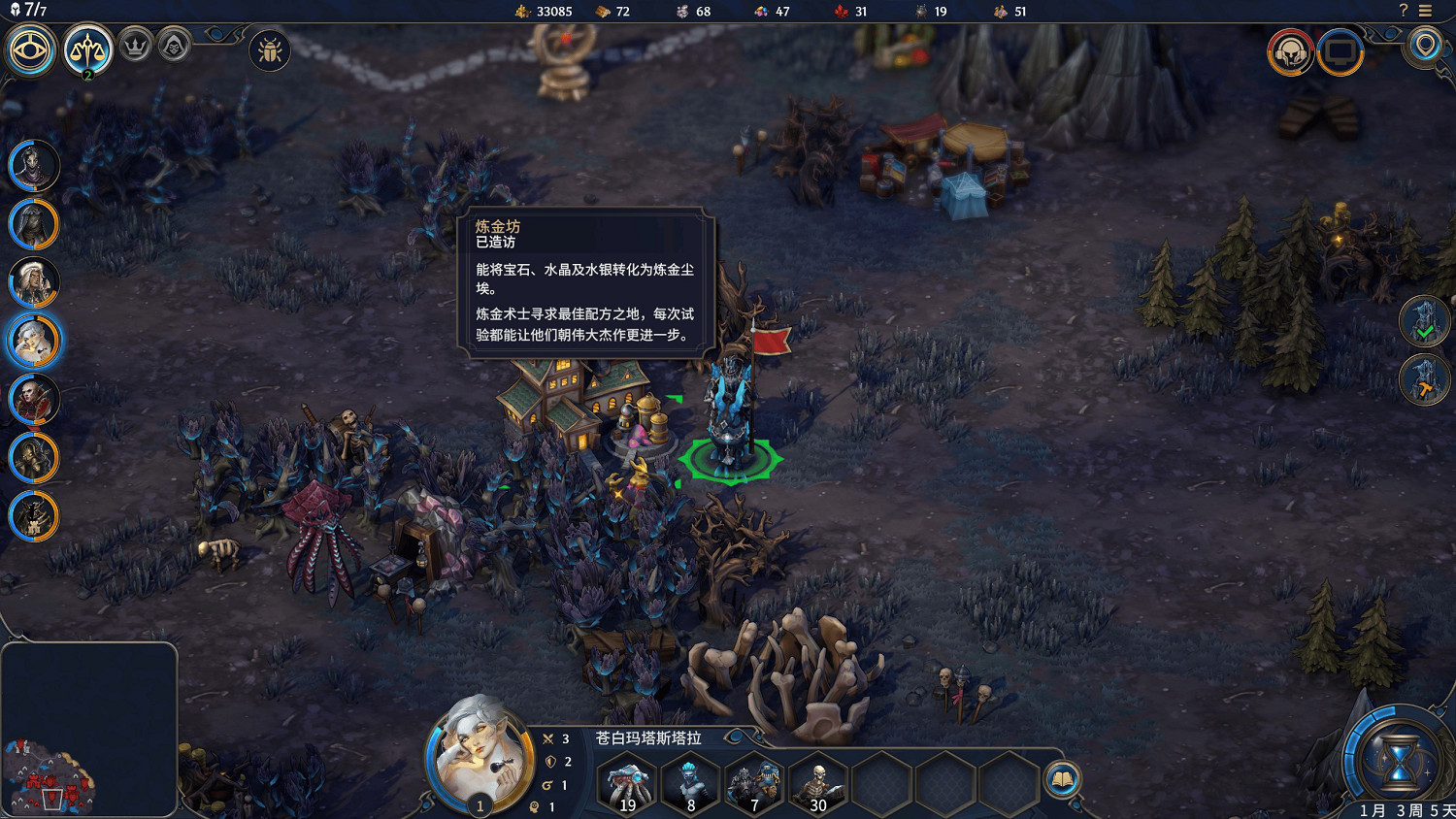Select the skull hood icon beside the crown
1456x819 pixels.
tap(173, 46)
